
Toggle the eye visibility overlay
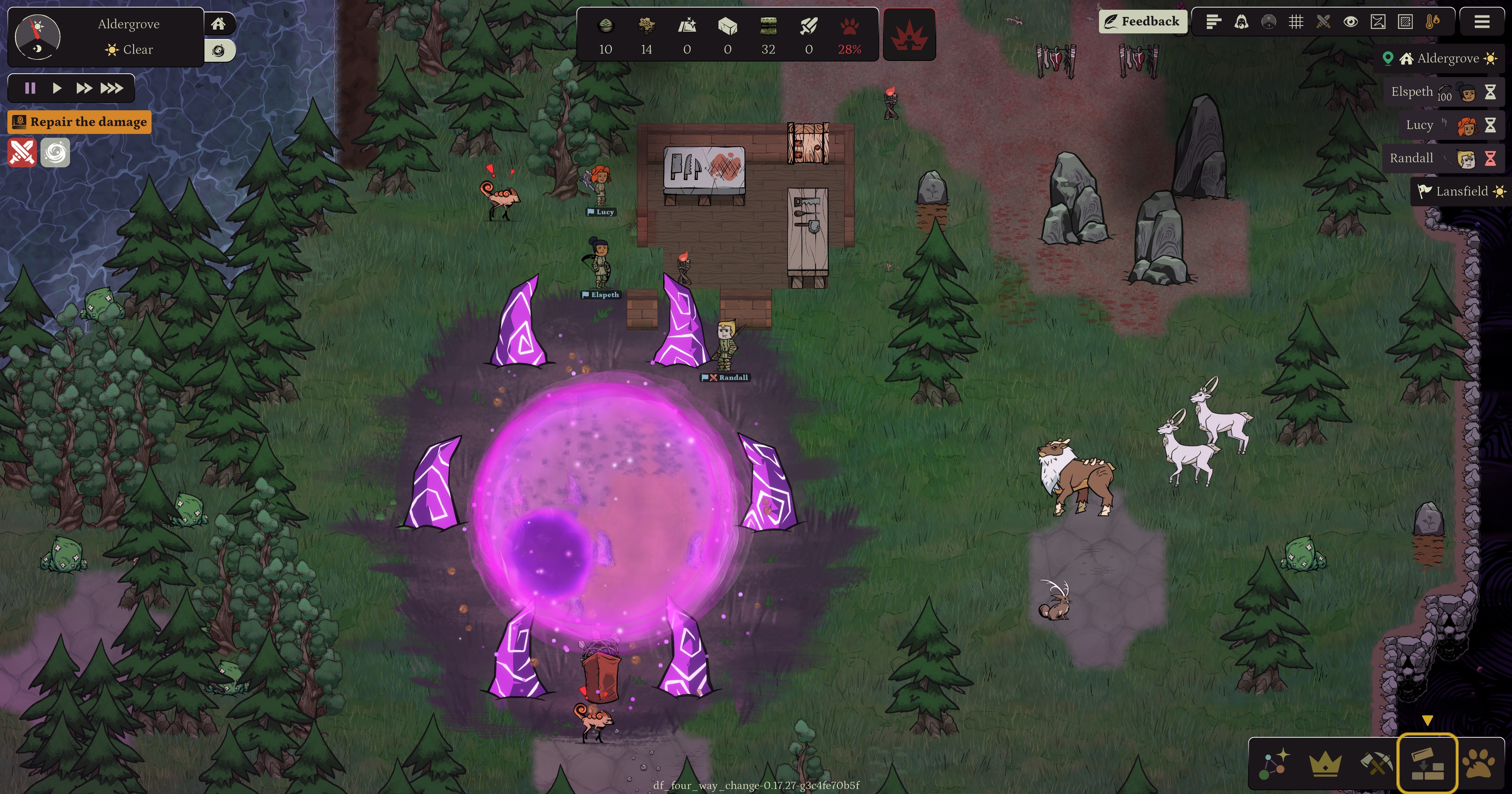tap(1350, 22)
